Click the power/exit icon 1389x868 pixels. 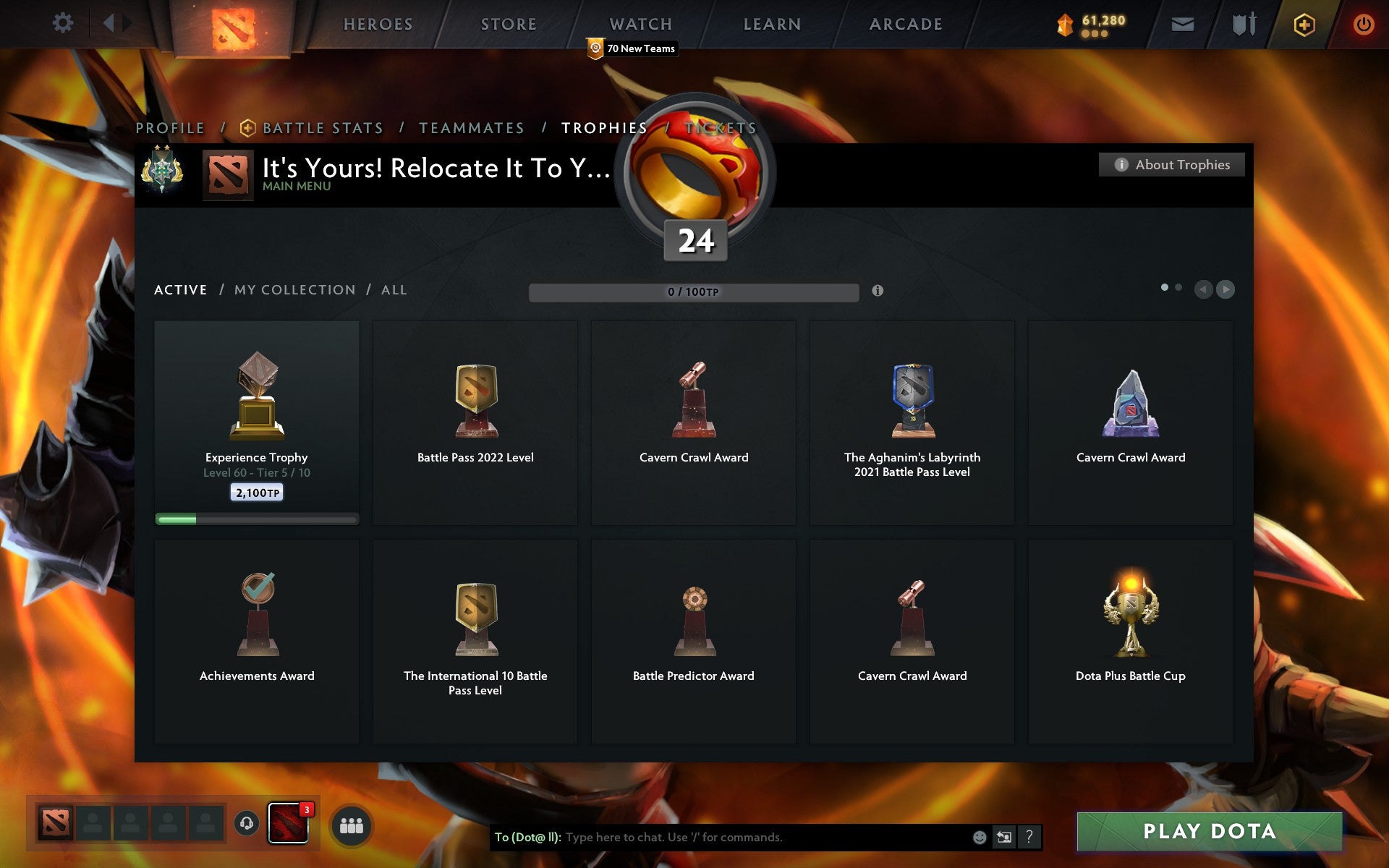(x=1363, y=23)
